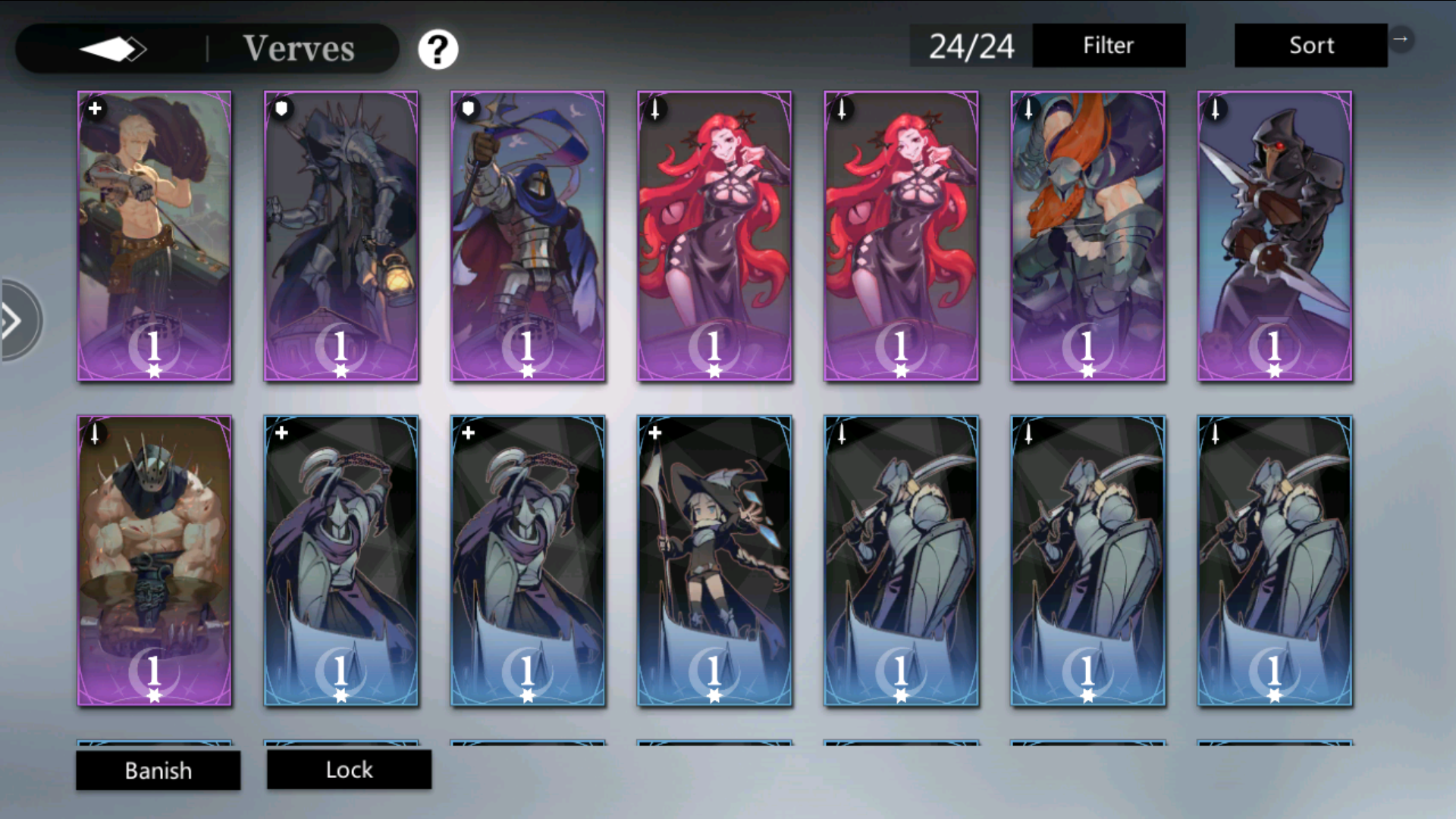Click the plus icon on the blacksmith card

[x=95, y=108]
